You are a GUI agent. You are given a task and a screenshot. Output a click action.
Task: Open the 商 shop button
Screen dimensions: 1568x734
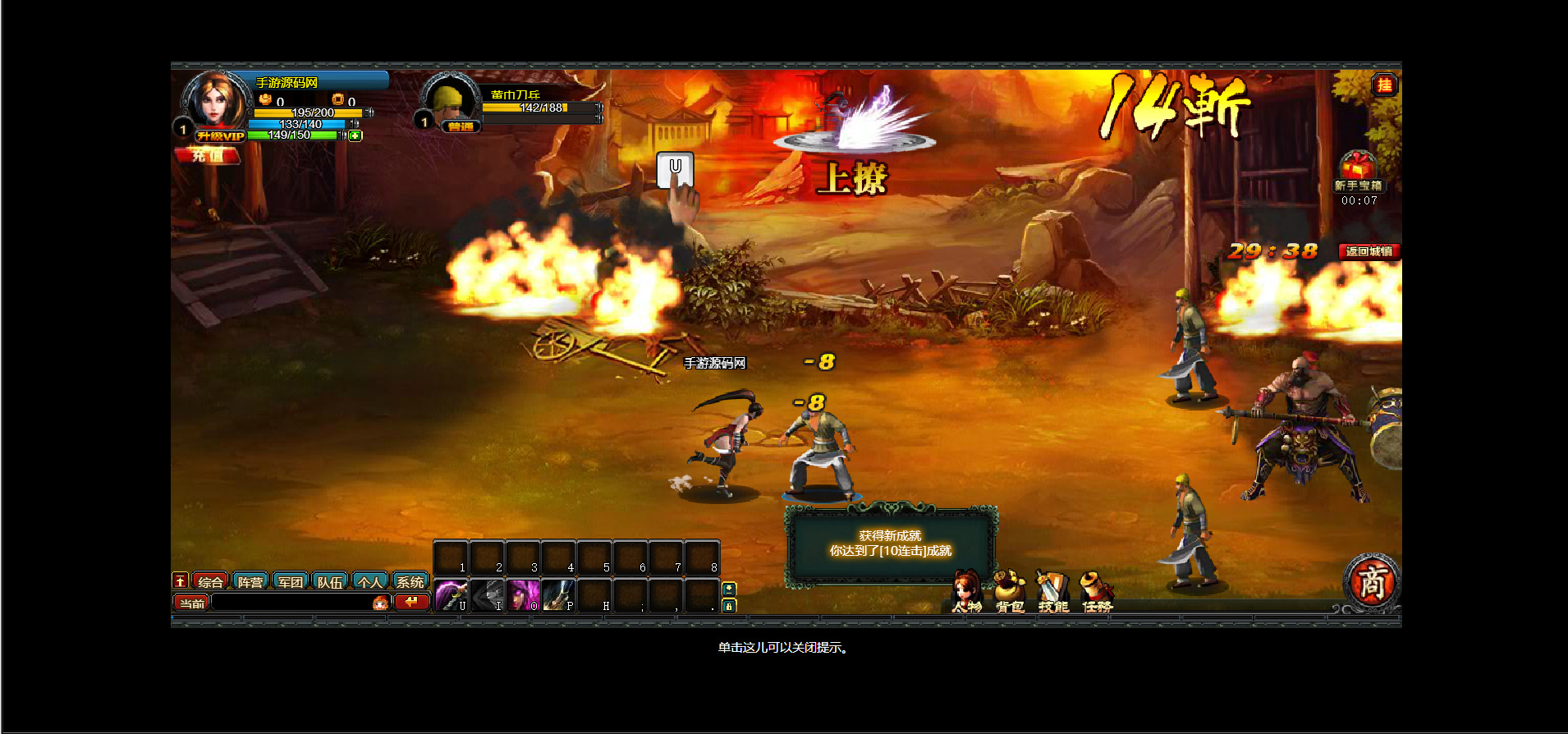coord(1371,582)
